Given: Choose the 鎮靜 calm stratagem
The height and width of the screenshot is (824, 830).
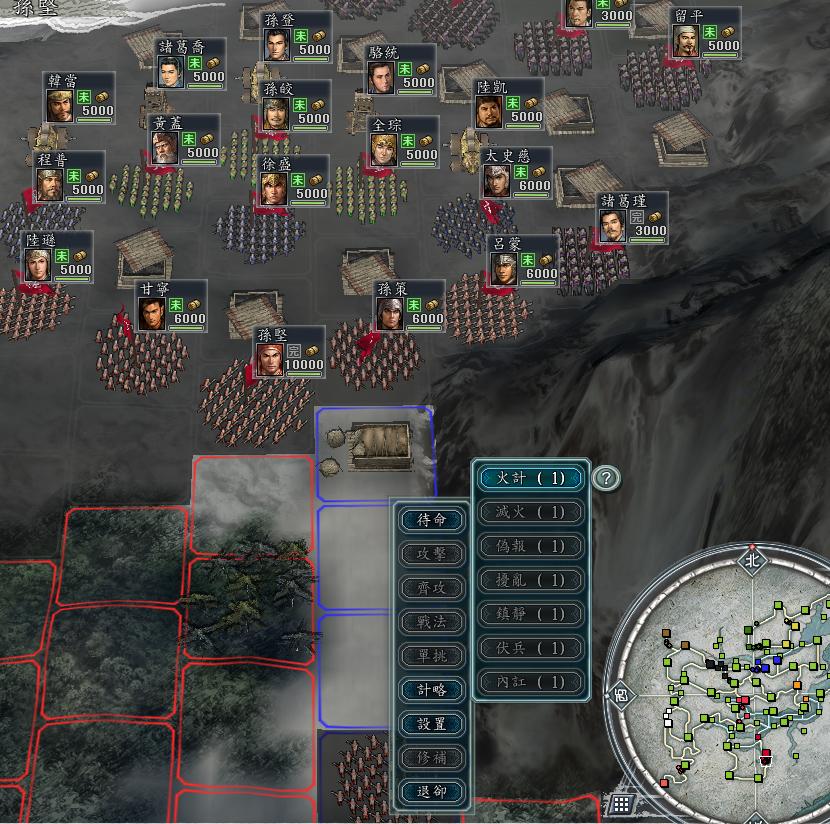Looking at the screenshot, I should pos(530,614).
